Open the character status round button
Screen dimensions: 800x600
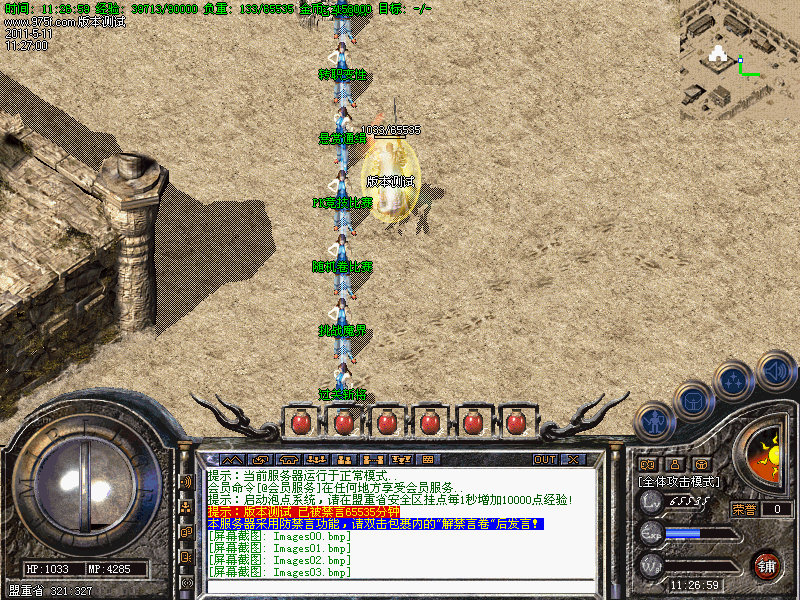tap(653, 422)
